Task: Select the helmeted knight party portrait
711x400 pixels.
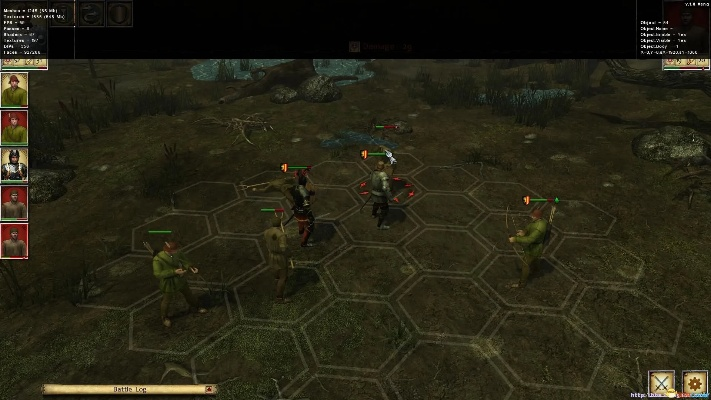Action: click(14, 165)
